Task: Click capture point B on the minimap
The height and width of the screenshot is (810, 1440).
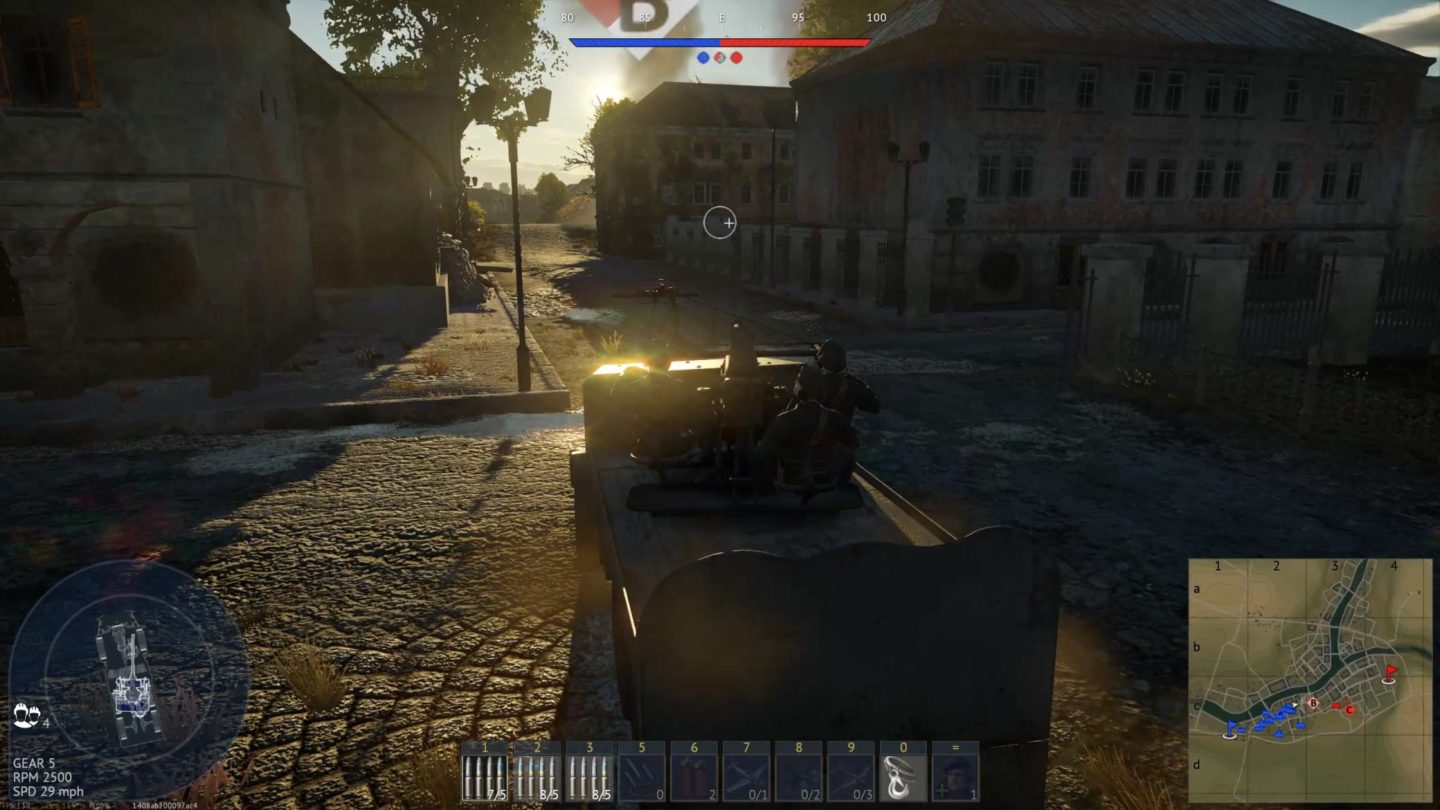Action: [1313, 702]
